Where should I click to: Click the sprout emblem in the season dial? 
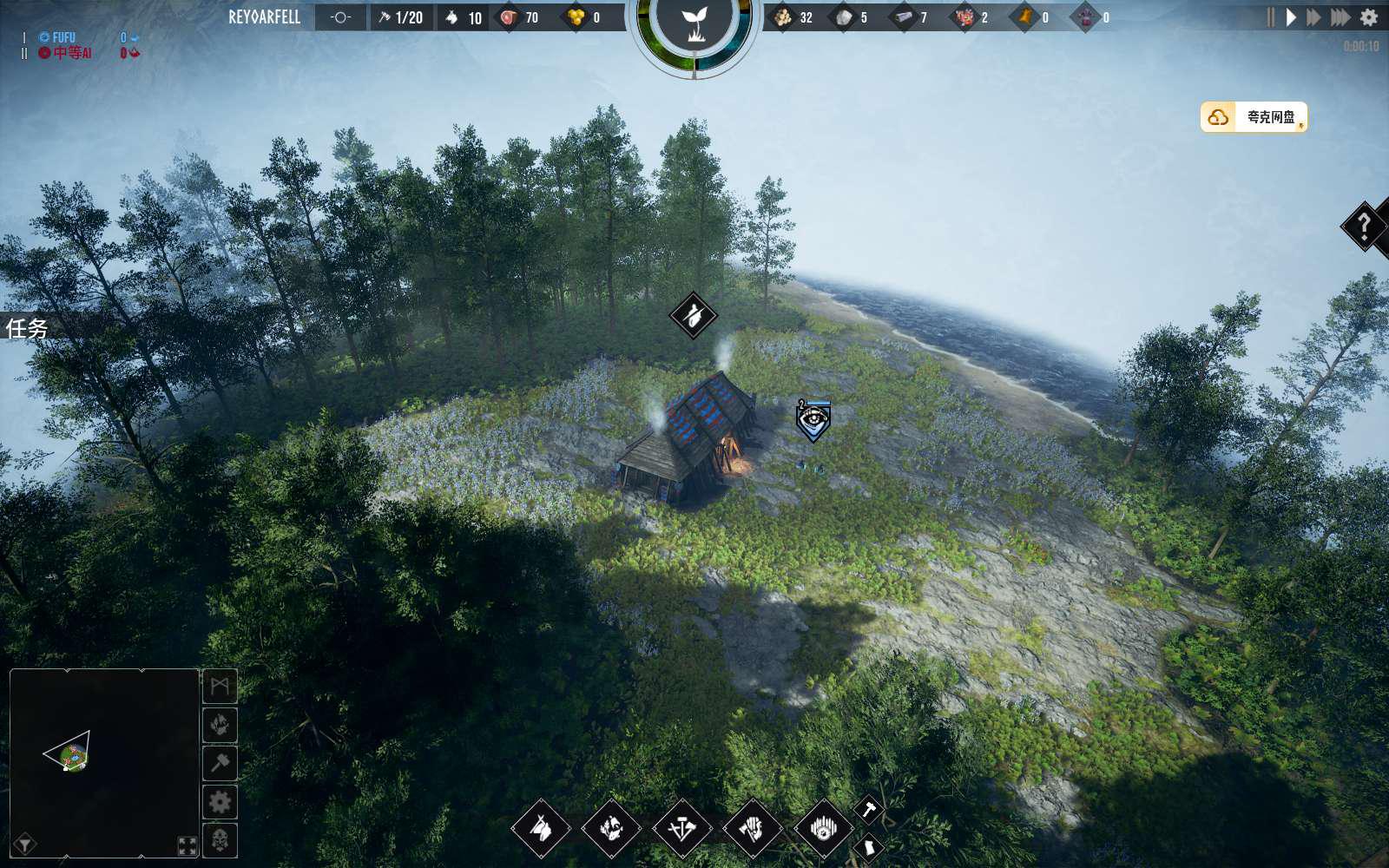694,24
